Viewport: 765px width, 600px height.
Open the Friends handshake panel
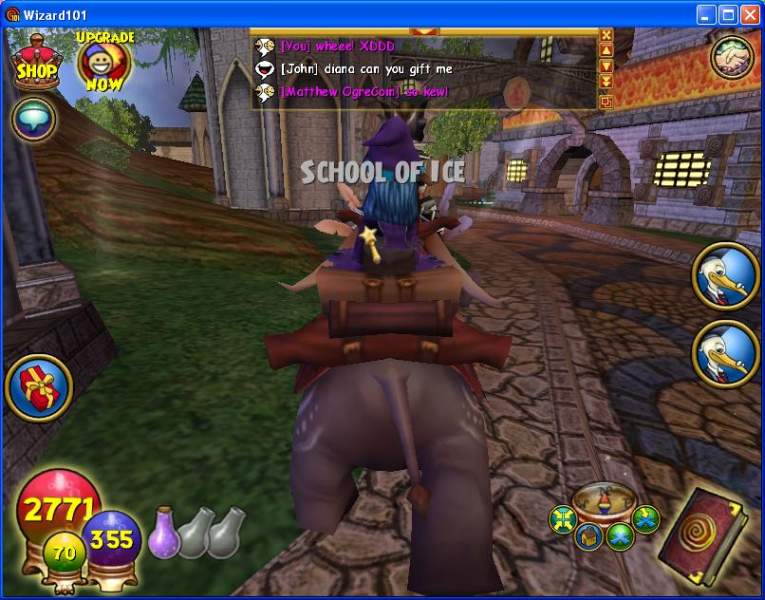pyautogui.click(x=732, y=58)
